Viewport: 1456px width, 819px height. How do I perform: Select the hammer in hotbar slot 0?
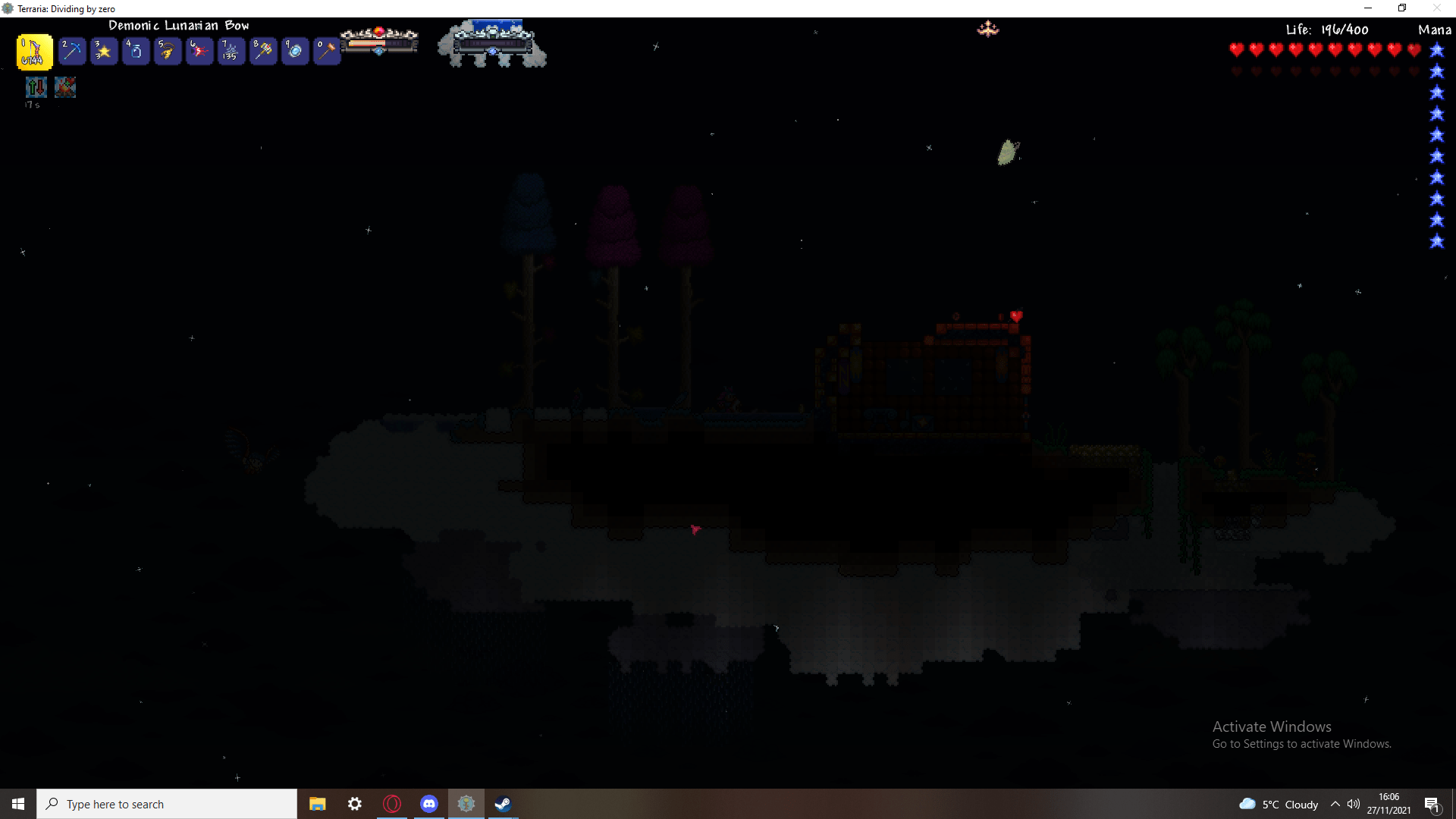[327, 52]
